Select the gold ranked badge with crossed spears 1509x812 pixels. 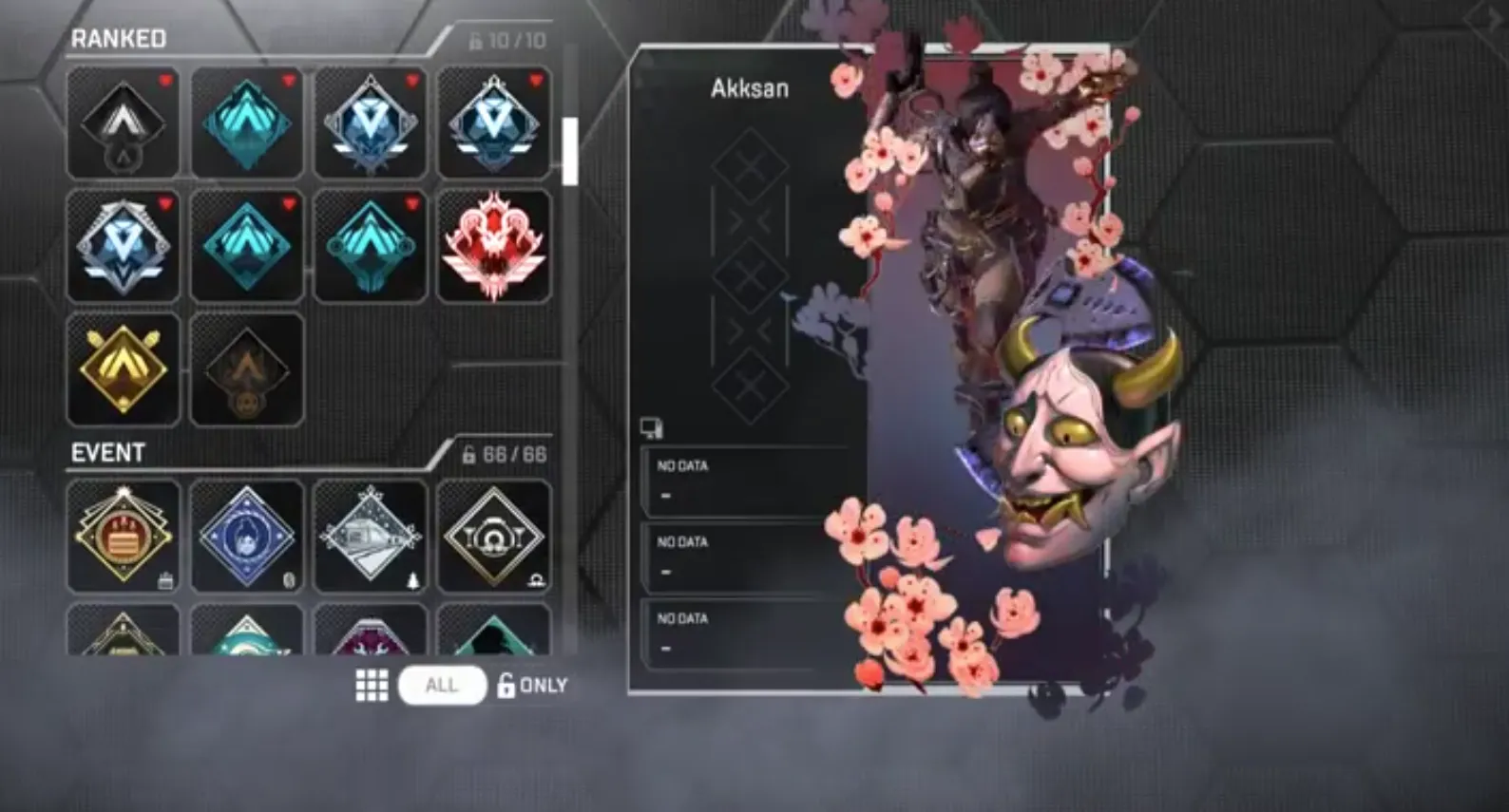123,368
